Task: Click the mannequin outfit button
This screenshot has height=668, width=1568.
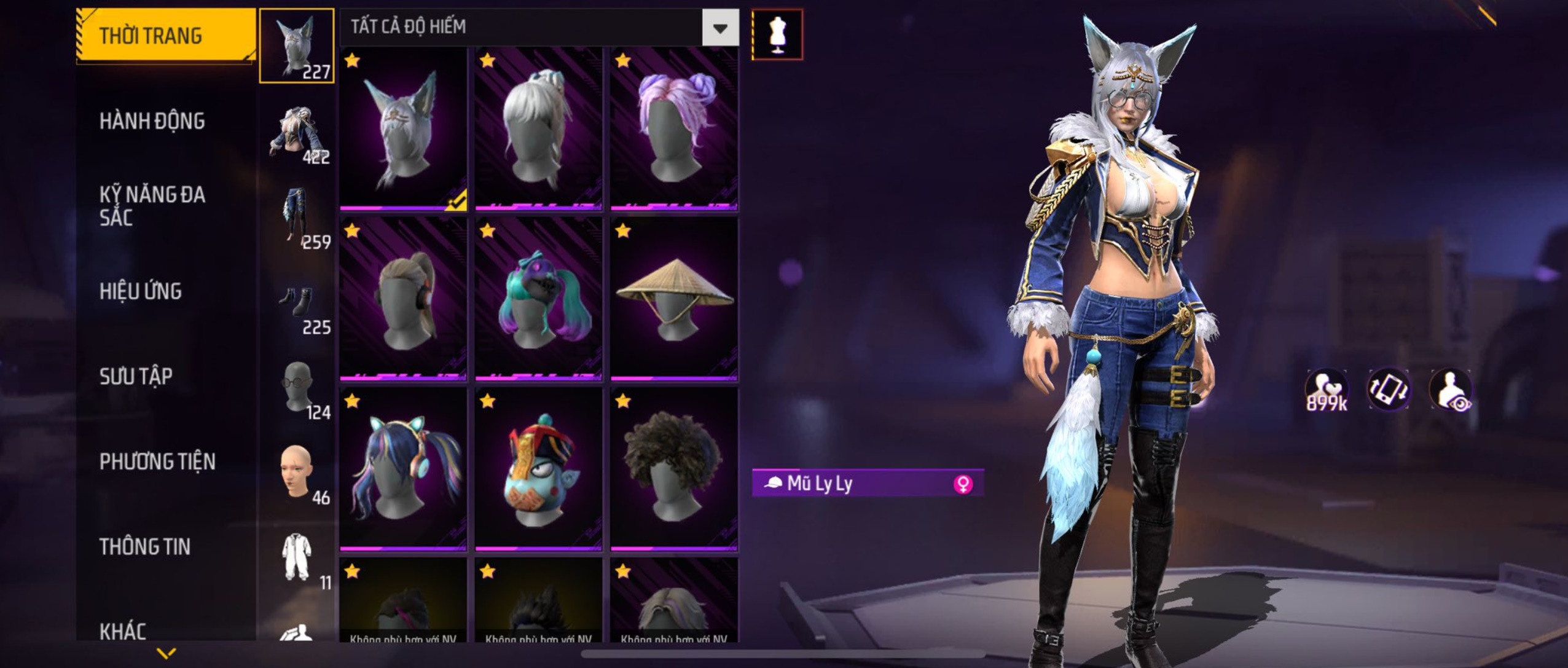Action: (x=777, y=34)
